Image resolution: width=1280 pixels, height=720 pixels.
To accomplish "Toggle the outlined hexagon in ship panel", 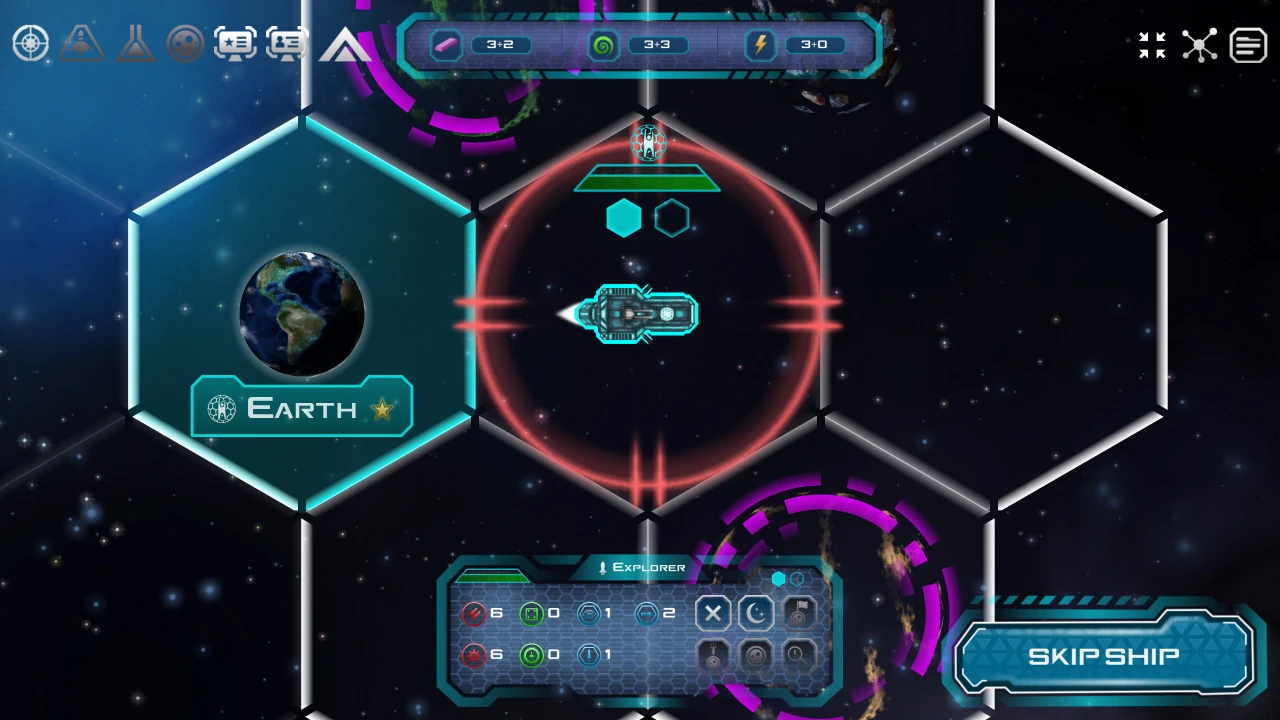I will (798, 578).
